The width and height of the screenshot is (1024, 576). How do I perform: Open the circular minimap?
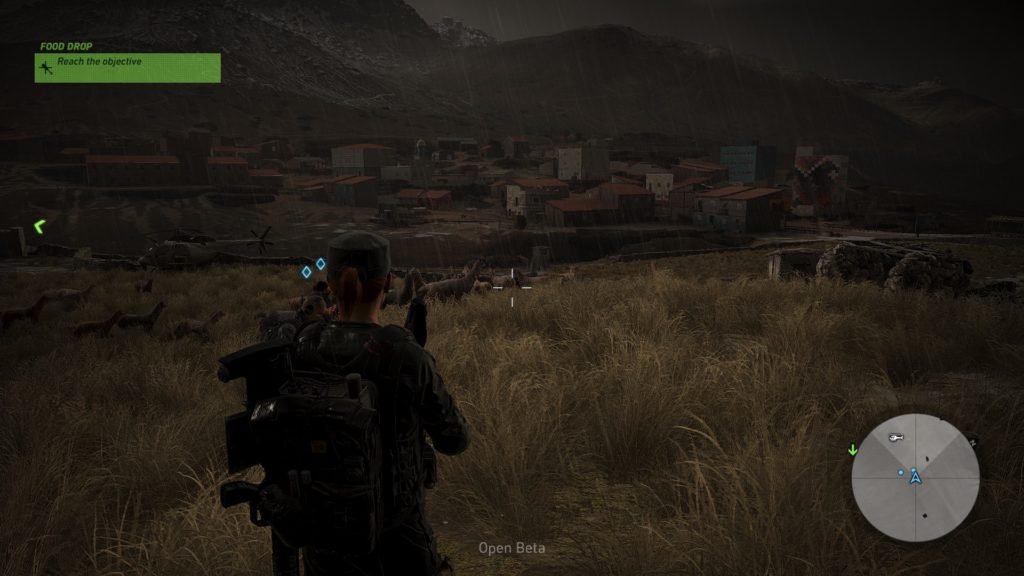915,478
